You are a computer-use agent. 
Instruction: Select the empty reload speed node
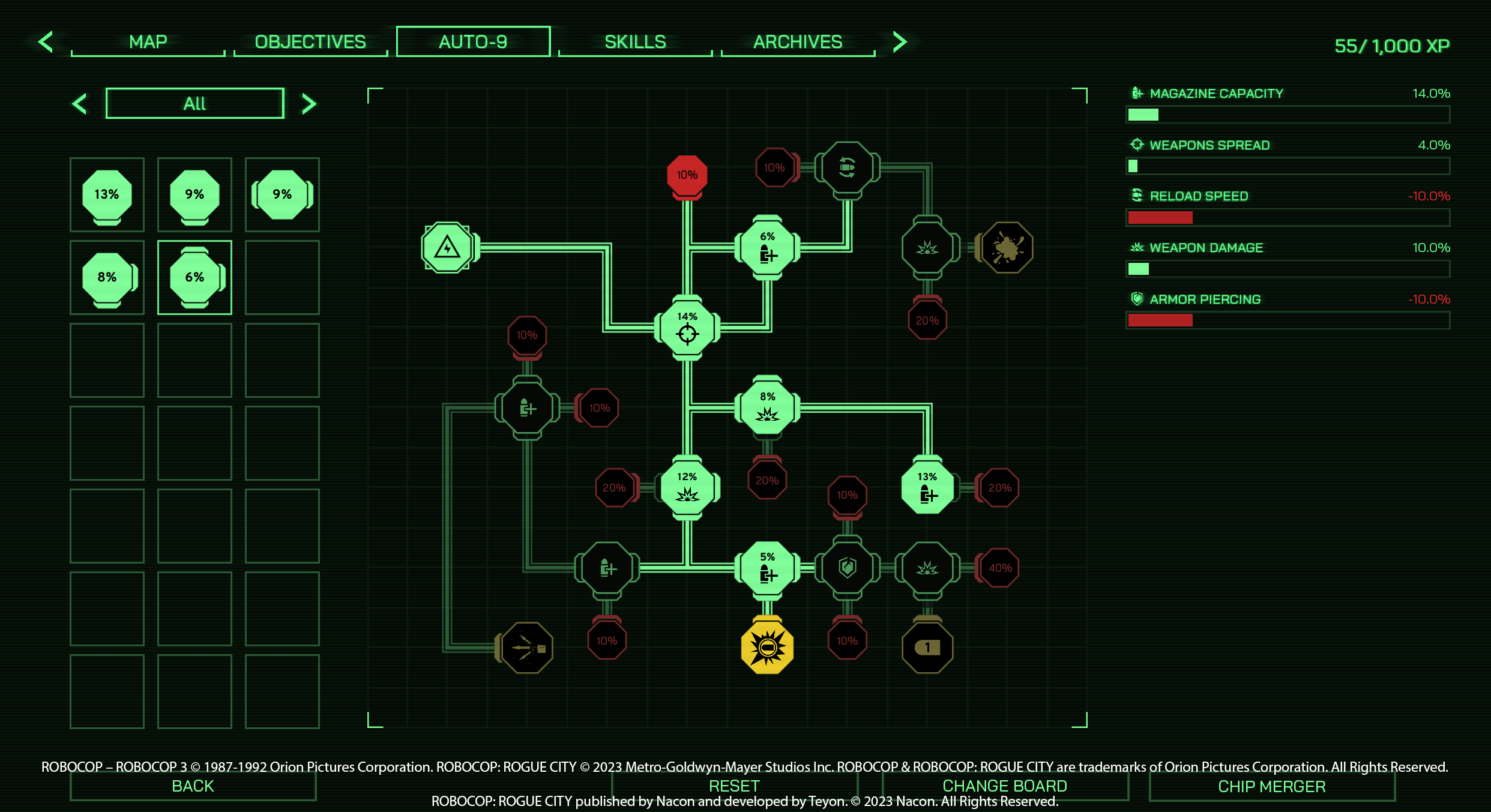coord(847,167)
